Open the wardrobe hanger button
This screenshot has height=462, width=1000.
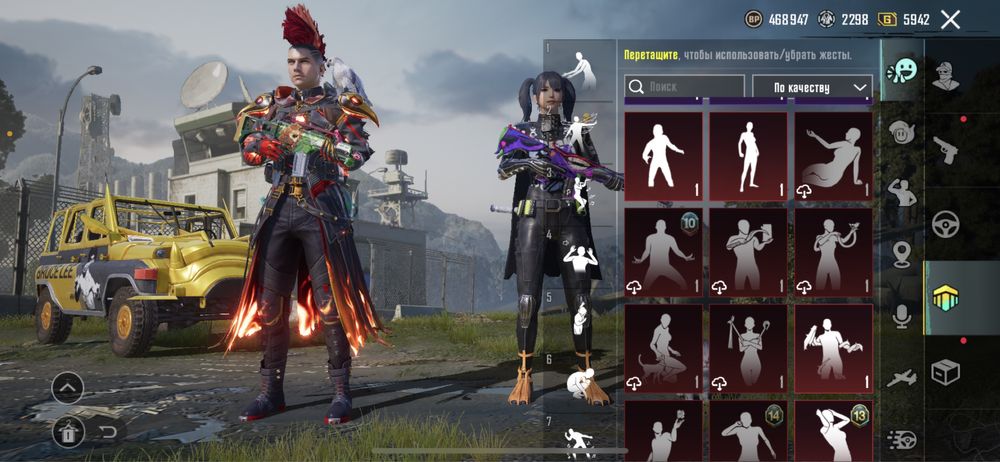[68, 432]
